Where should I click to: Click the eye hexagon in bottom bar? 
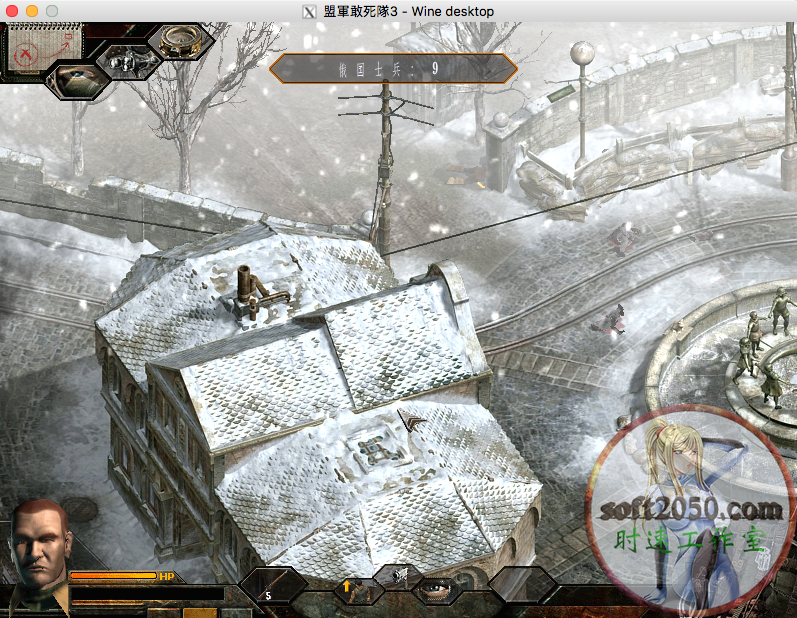437,589
